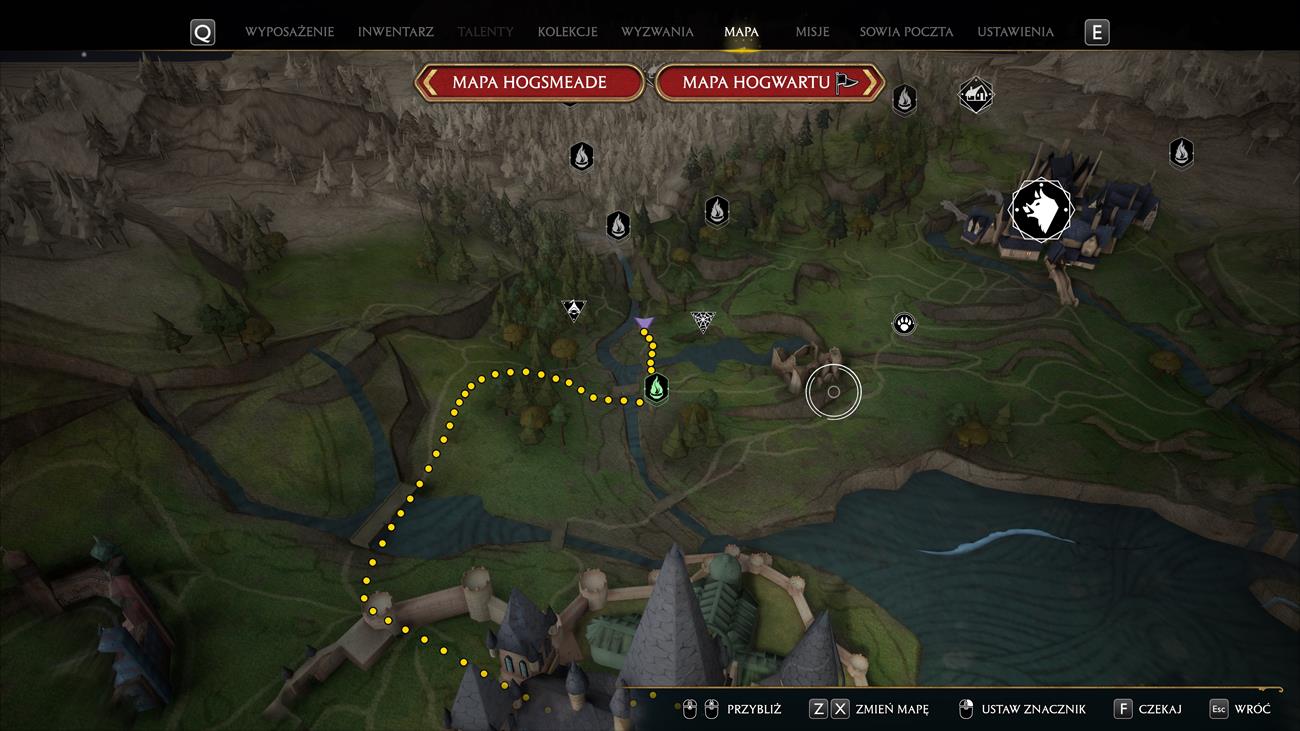Choose the house-shaped hamlet marker
Viewport: 1300px width, 731px height.
975,95
